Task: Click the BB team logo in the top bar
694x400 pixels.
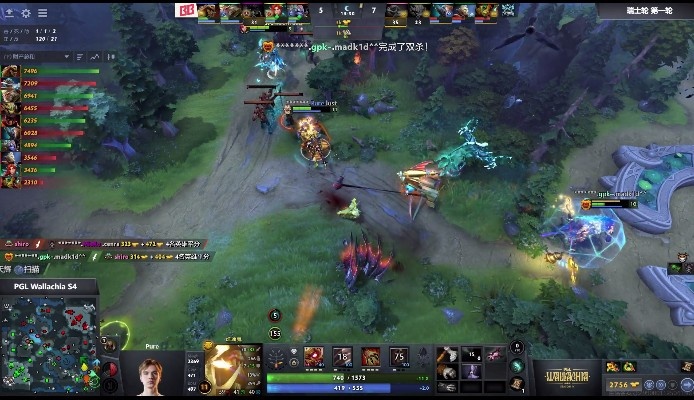Action: [185, 11]
